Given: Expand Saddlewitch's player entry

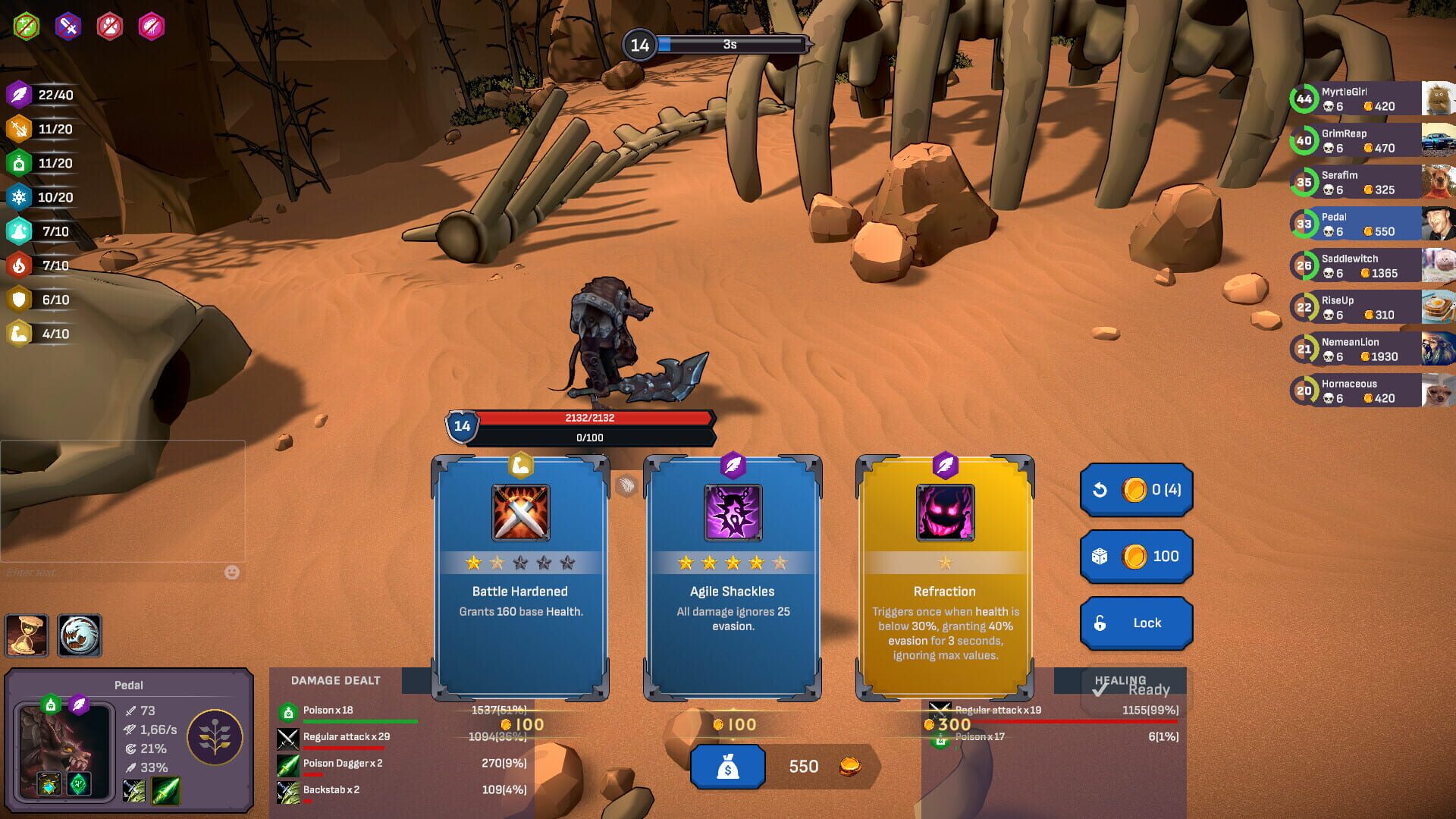Looking at the screenshot, I should tap(1365, 265).
